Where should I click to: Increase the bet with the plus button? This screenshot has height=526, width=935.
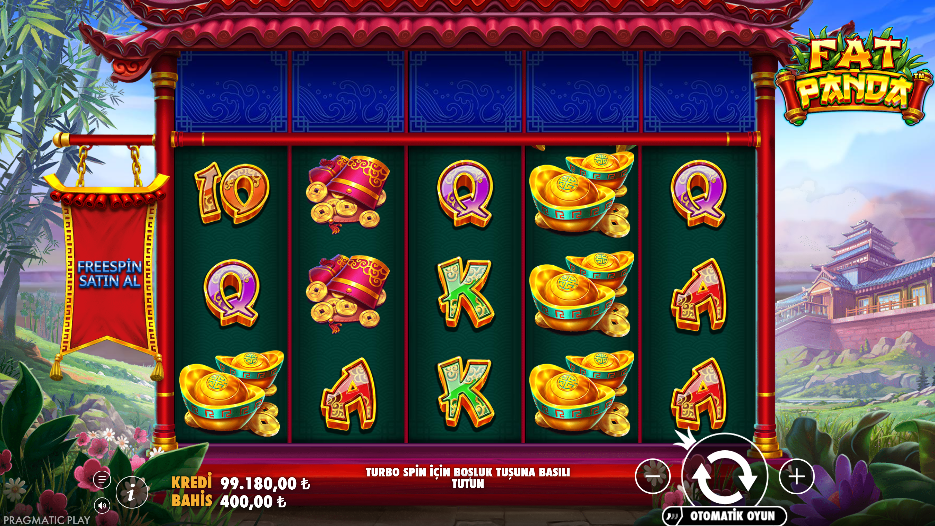[797, 477]
